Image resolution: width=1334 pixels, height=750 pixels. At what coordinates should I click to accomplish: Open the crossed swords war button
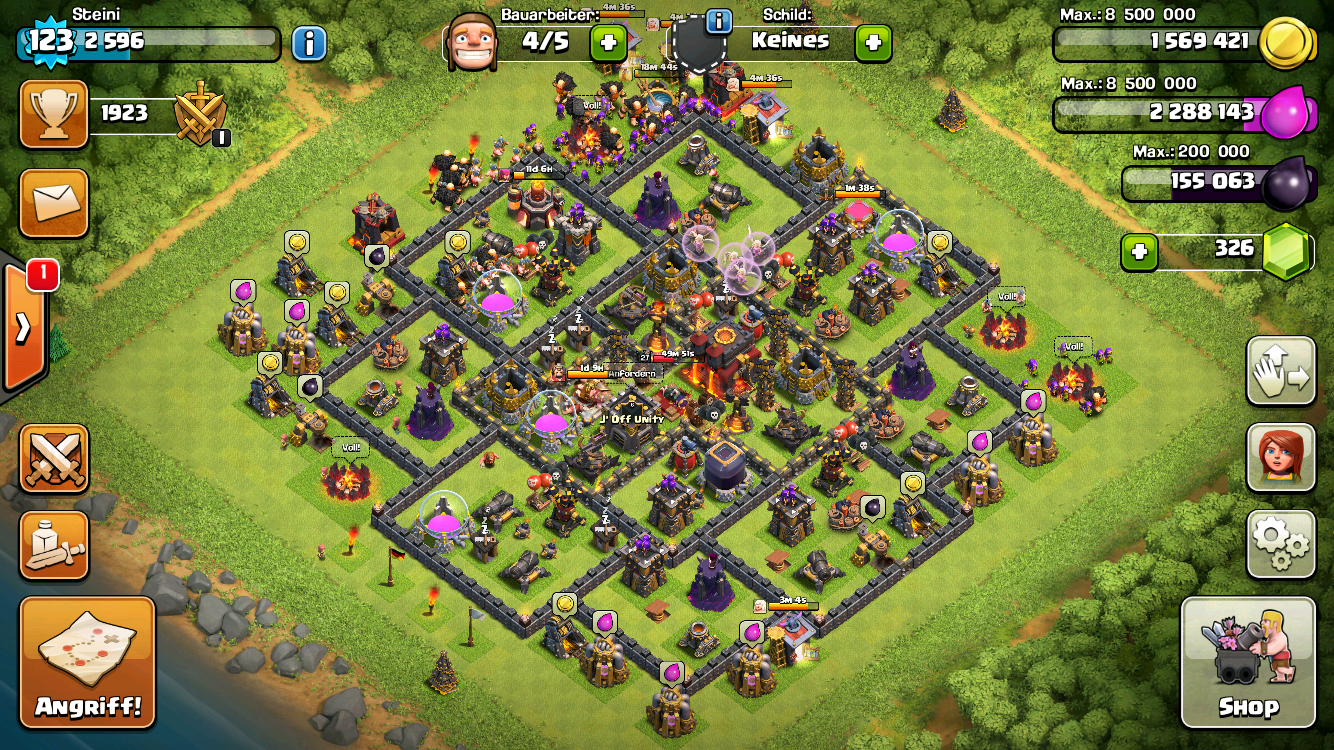pos(54,458)
